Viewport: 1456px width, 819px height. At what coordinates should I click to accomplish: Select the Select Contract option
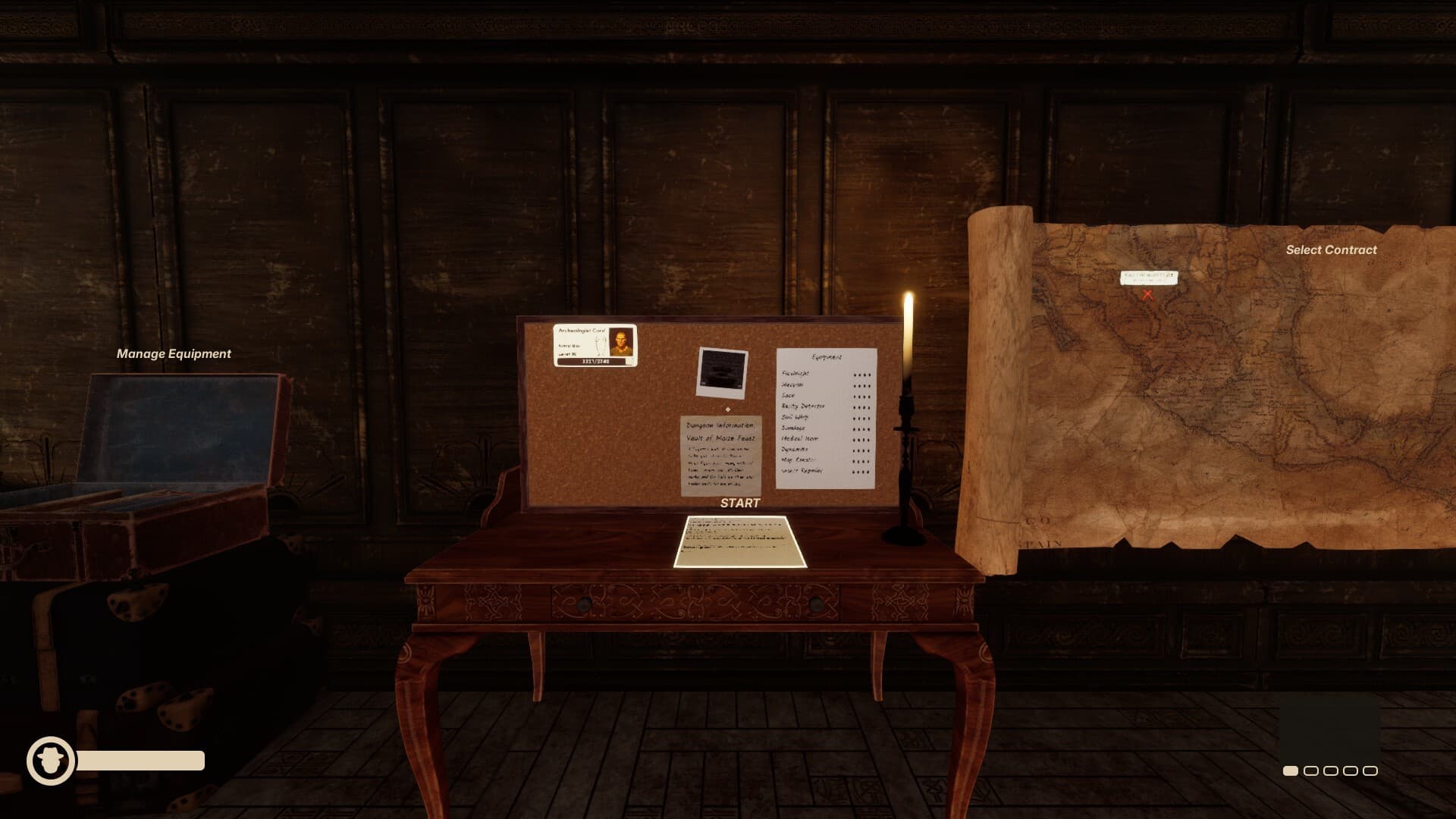pyautogui.click(x=1330, y=249)
